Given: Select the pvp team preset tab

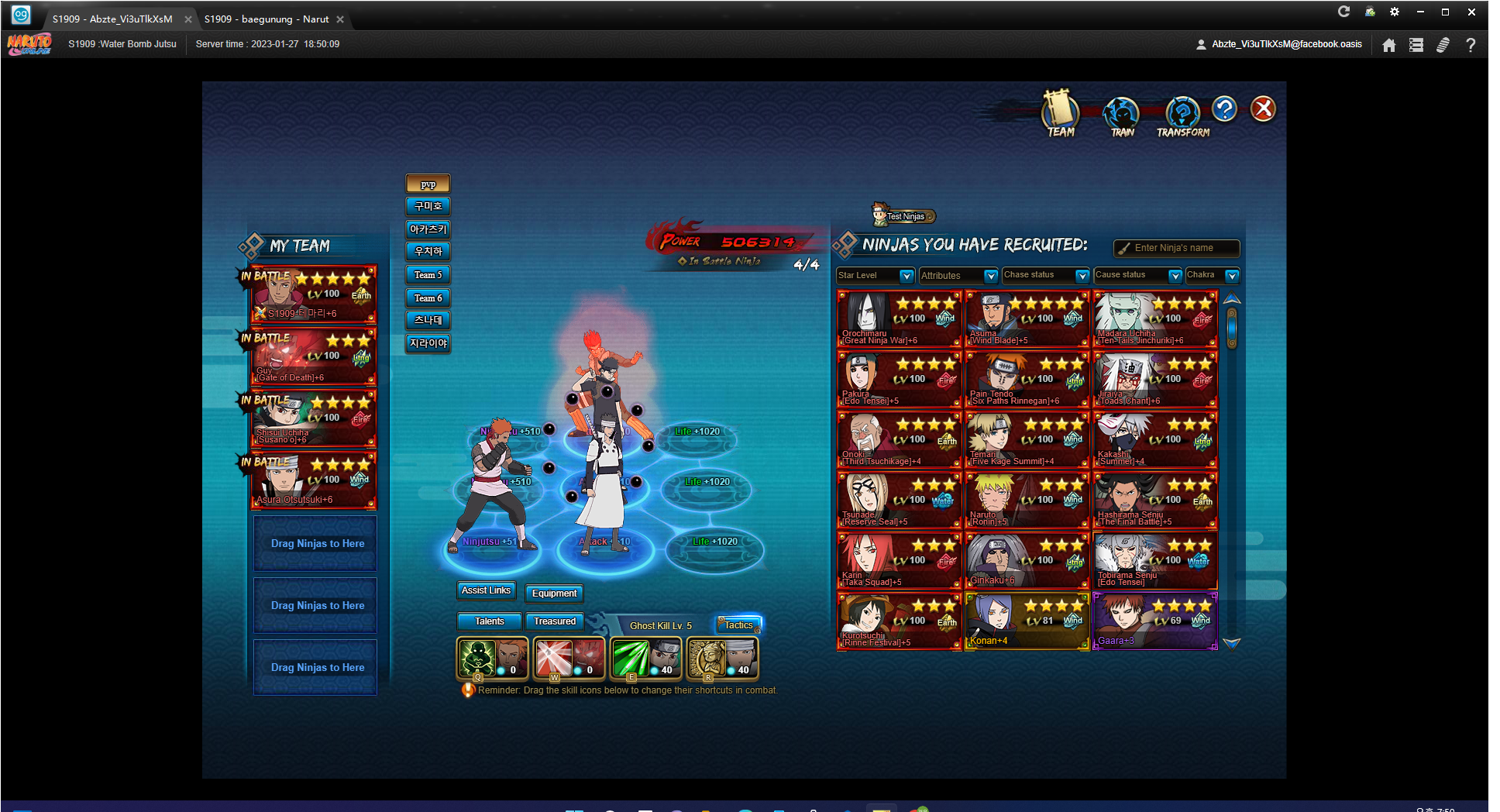Looking at the screenshot, I should click(428, 184).
